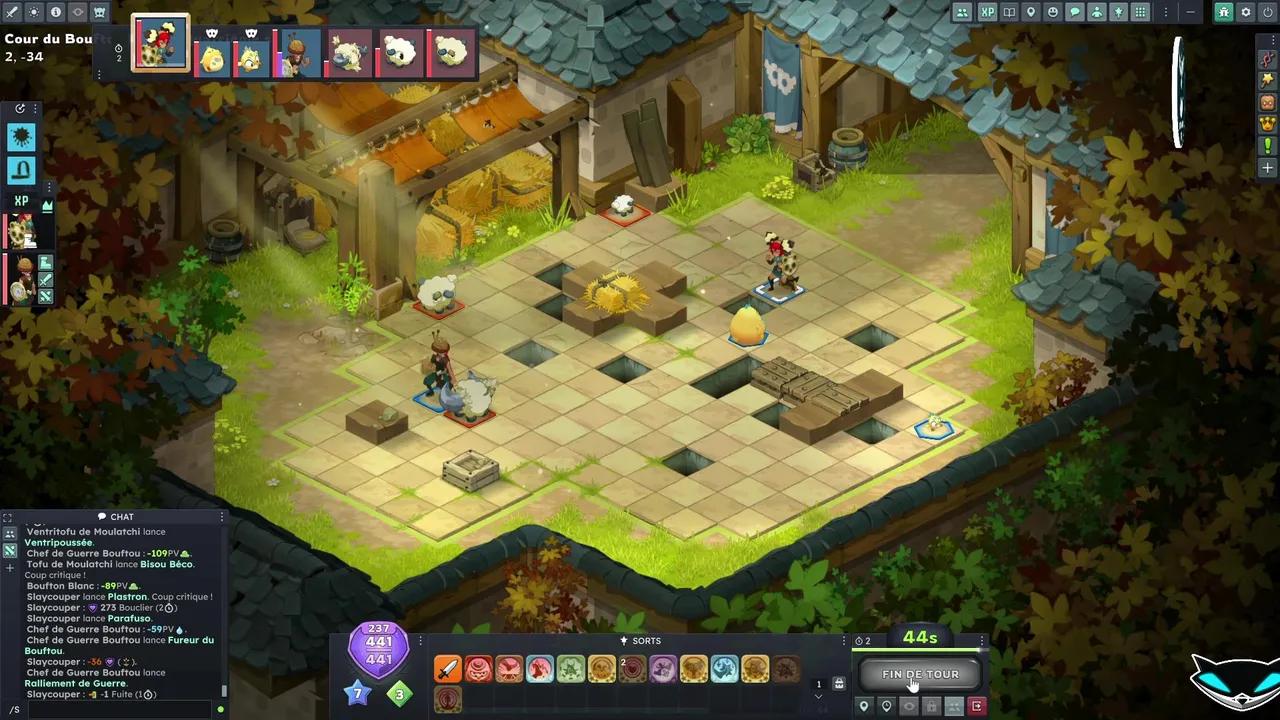Viewport: 1280px width, 720px height.
Task: Click the green exclamation mark shortcut
Action: pyautogui.click(x=1267, y=146)
